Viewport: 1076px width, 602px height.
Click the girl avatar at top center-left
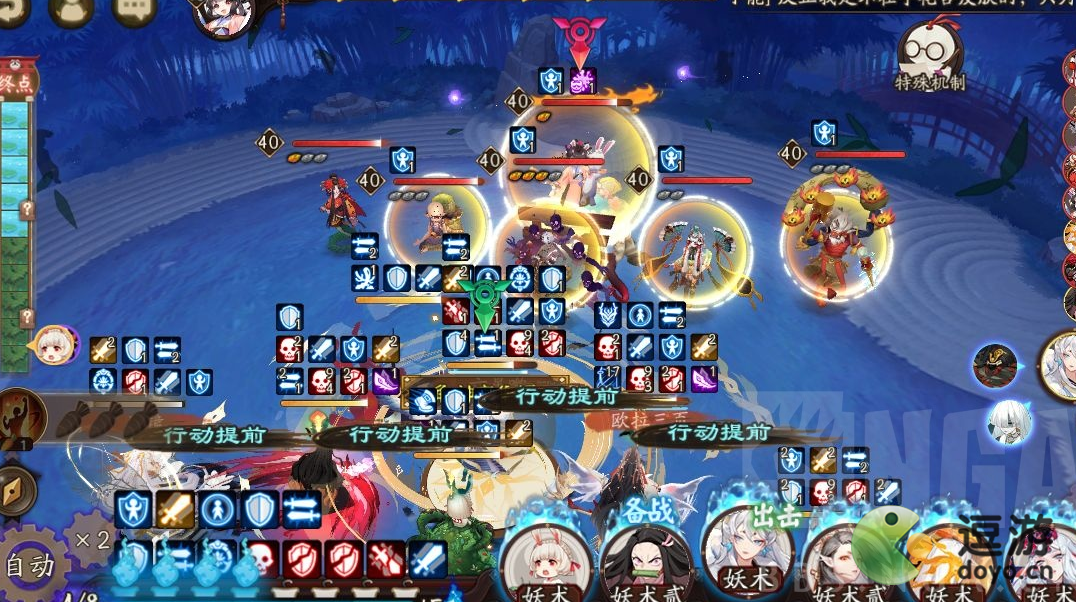[222, 15]
